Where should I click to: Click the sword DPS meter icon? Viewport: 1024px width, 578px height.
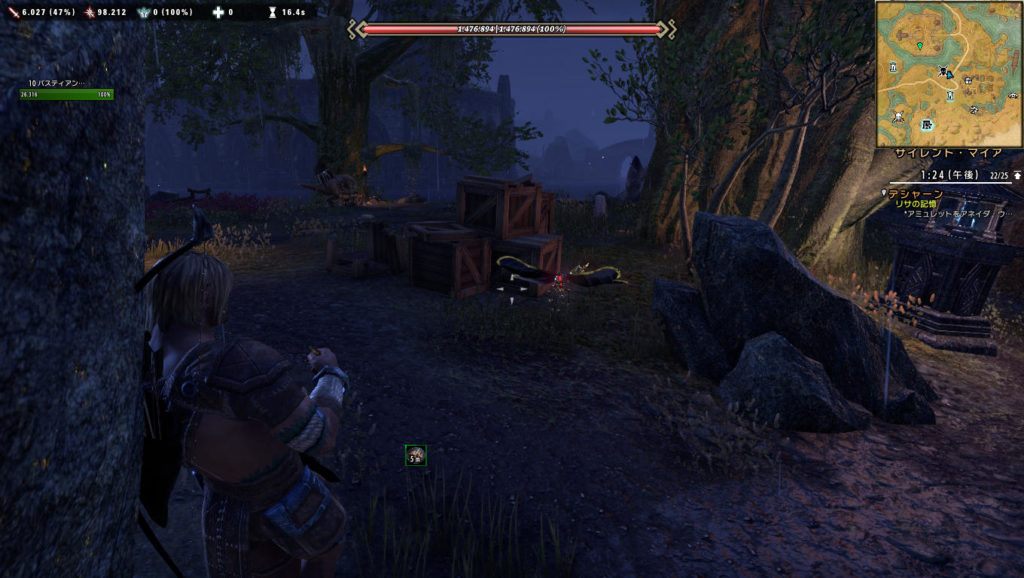[13, 12]
